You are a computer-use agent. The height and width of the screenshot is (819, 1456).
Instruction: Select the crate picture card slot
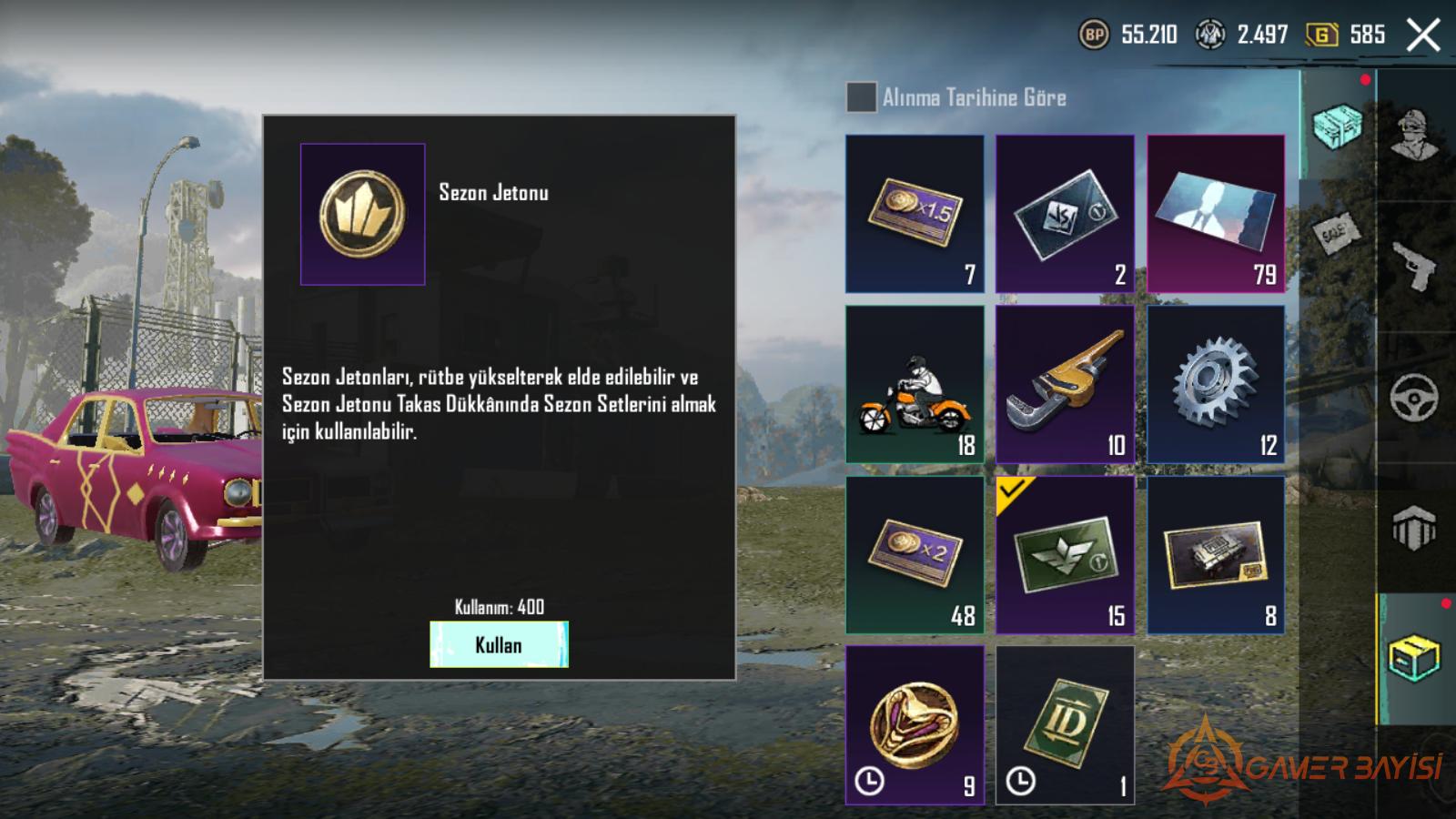coord(1216,554)
